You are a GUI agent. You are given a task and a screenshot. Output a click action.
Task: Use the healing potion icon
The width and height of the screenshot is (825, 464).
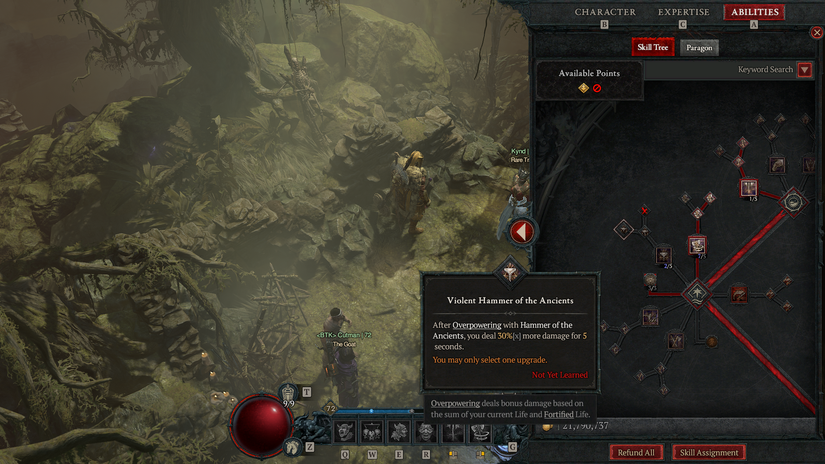tap(289, 393)
